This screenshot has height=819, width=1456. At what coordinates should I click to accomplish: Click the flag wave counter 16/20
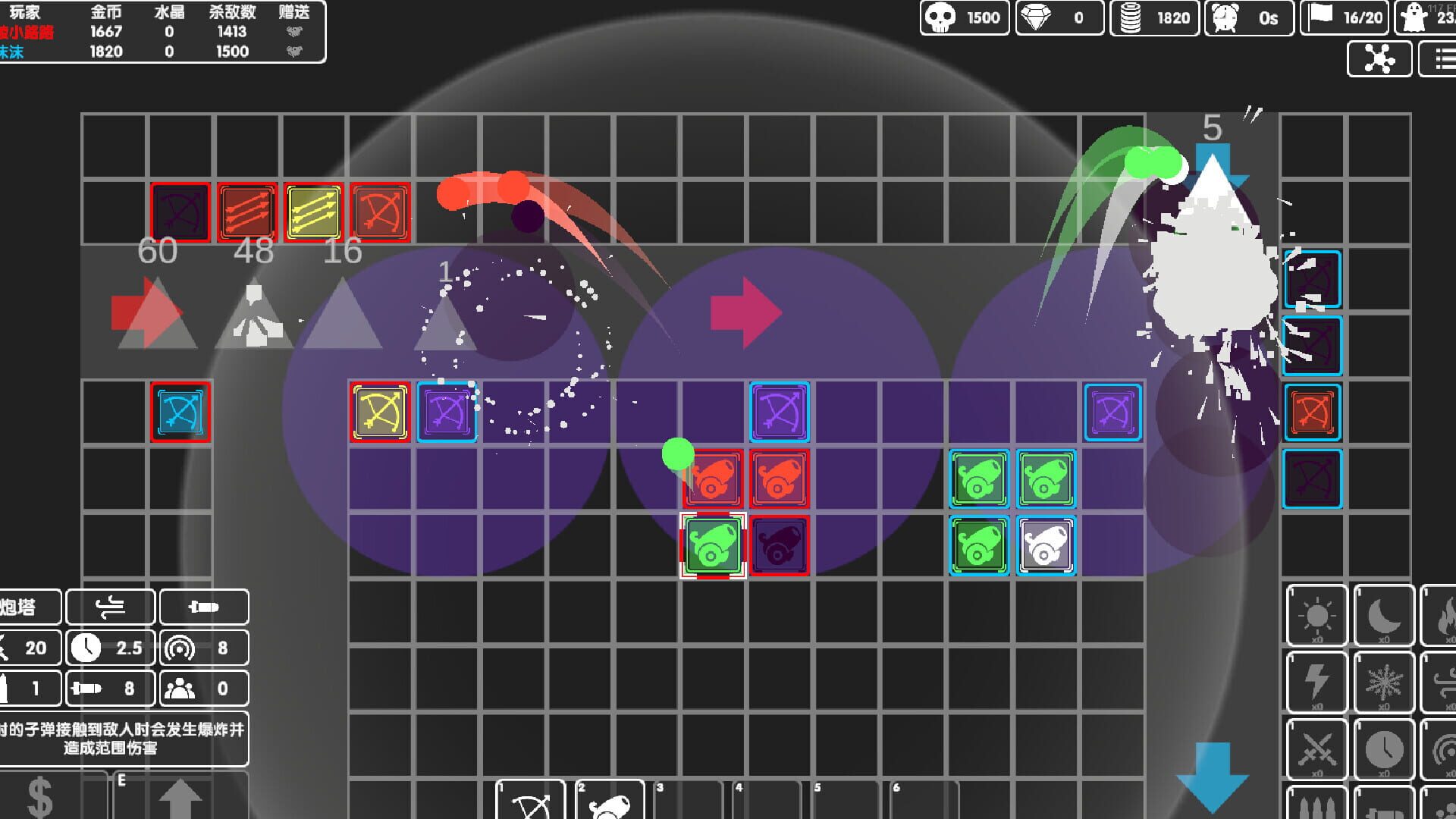(x=1345, y=17)
